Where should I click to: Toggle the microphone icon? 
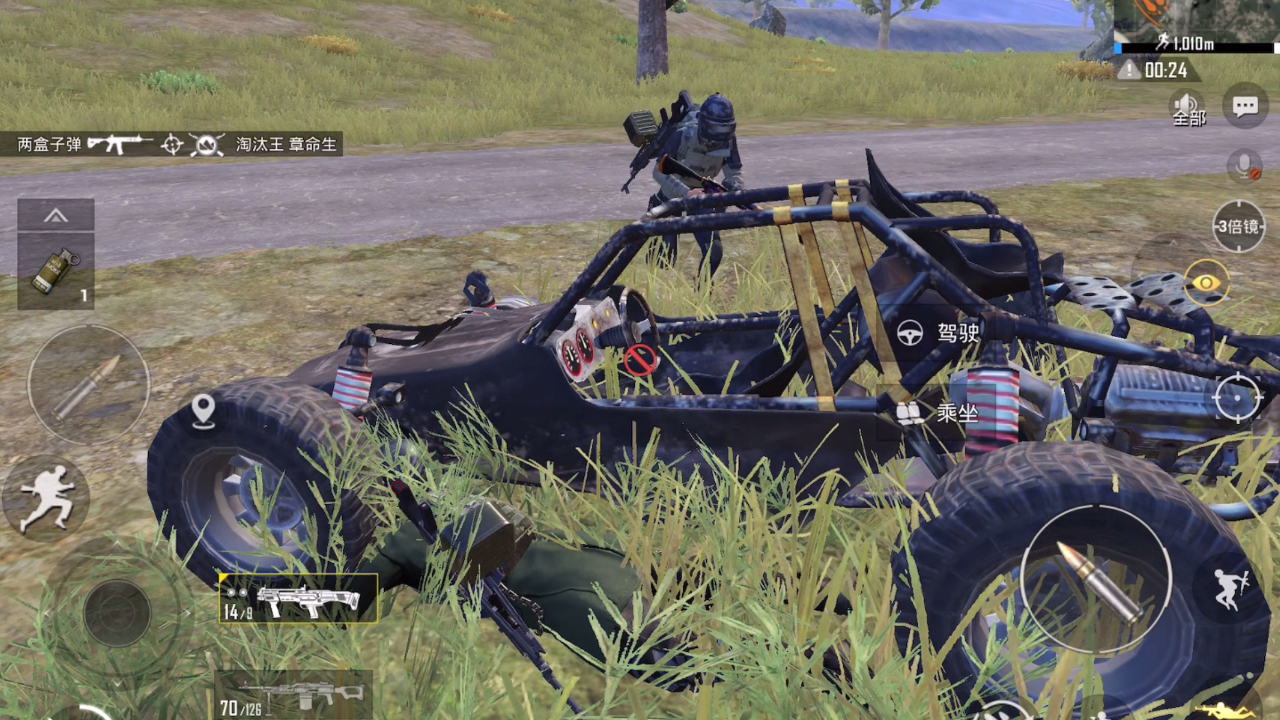[1244, 166]
